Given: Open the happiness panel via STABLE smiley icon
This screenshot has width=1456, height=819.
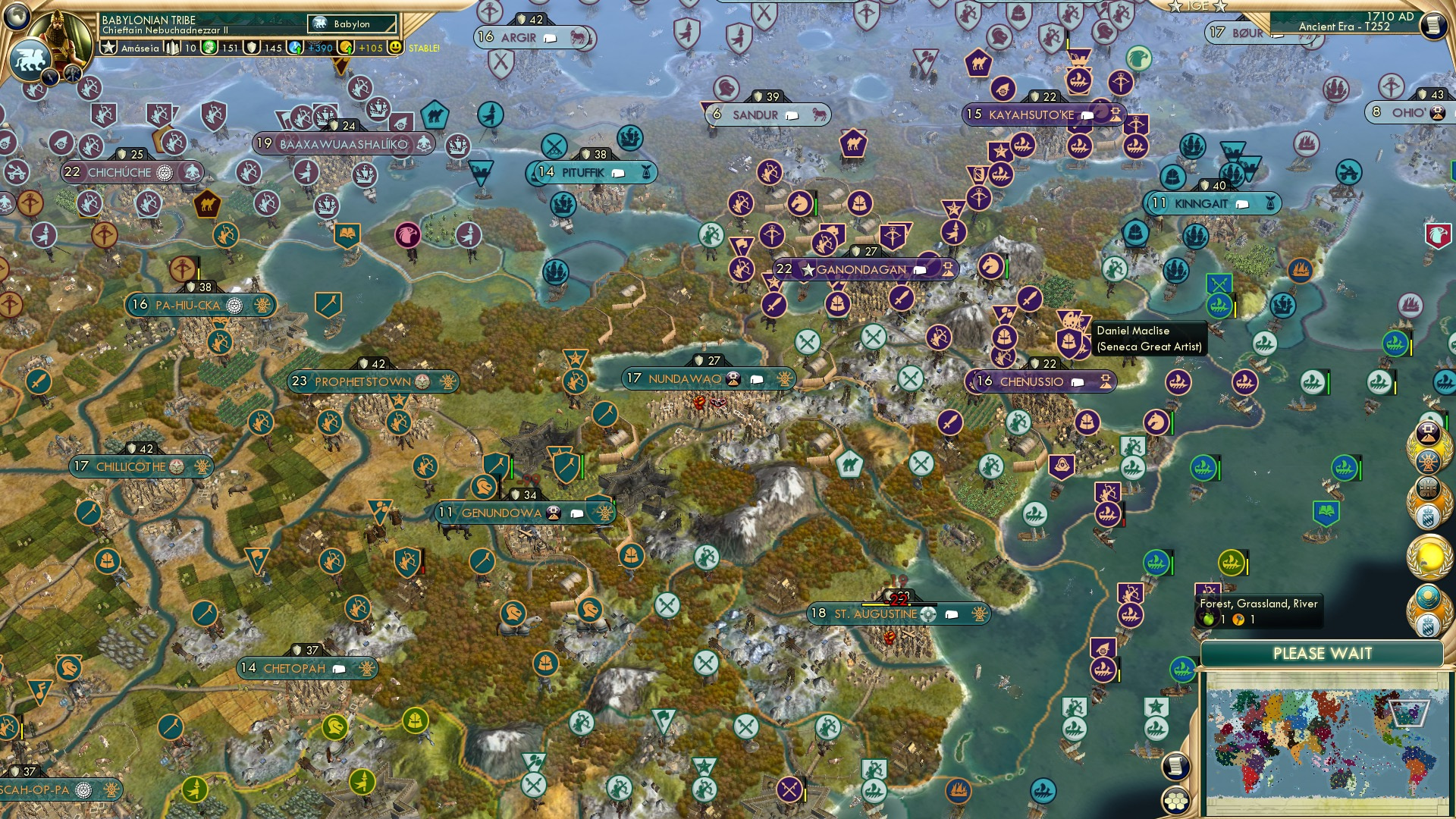Looking at the screenshot, I should 395,46.
